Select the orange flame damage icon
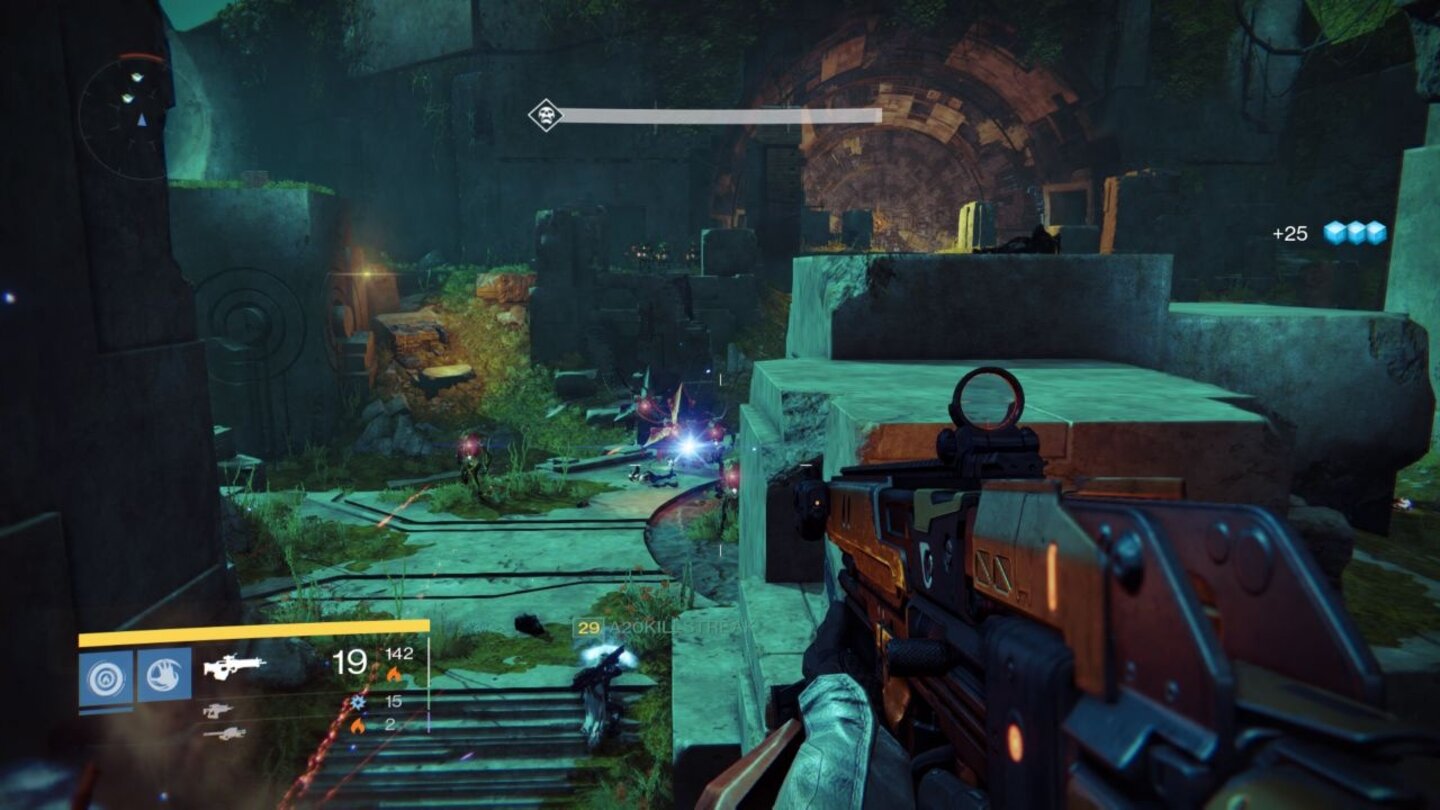 [394, 672]
